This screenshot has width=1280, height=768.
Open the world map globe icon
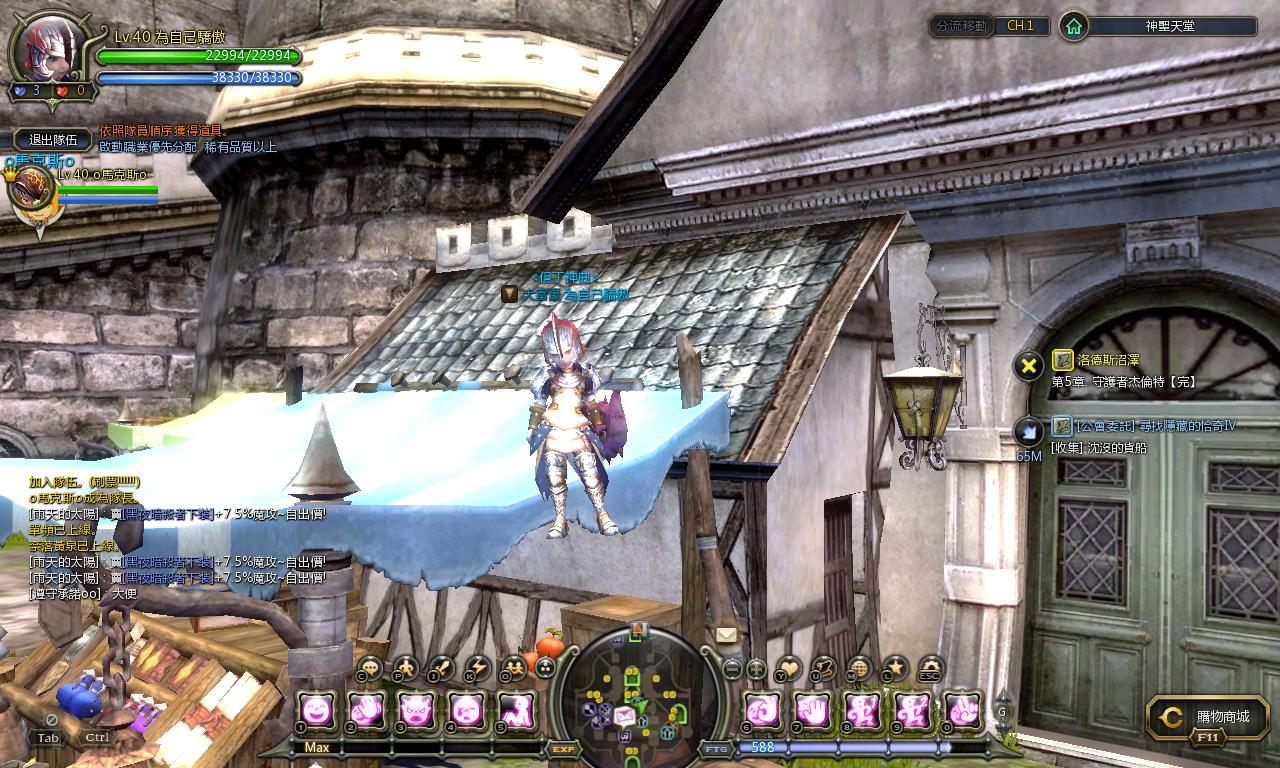859,668
